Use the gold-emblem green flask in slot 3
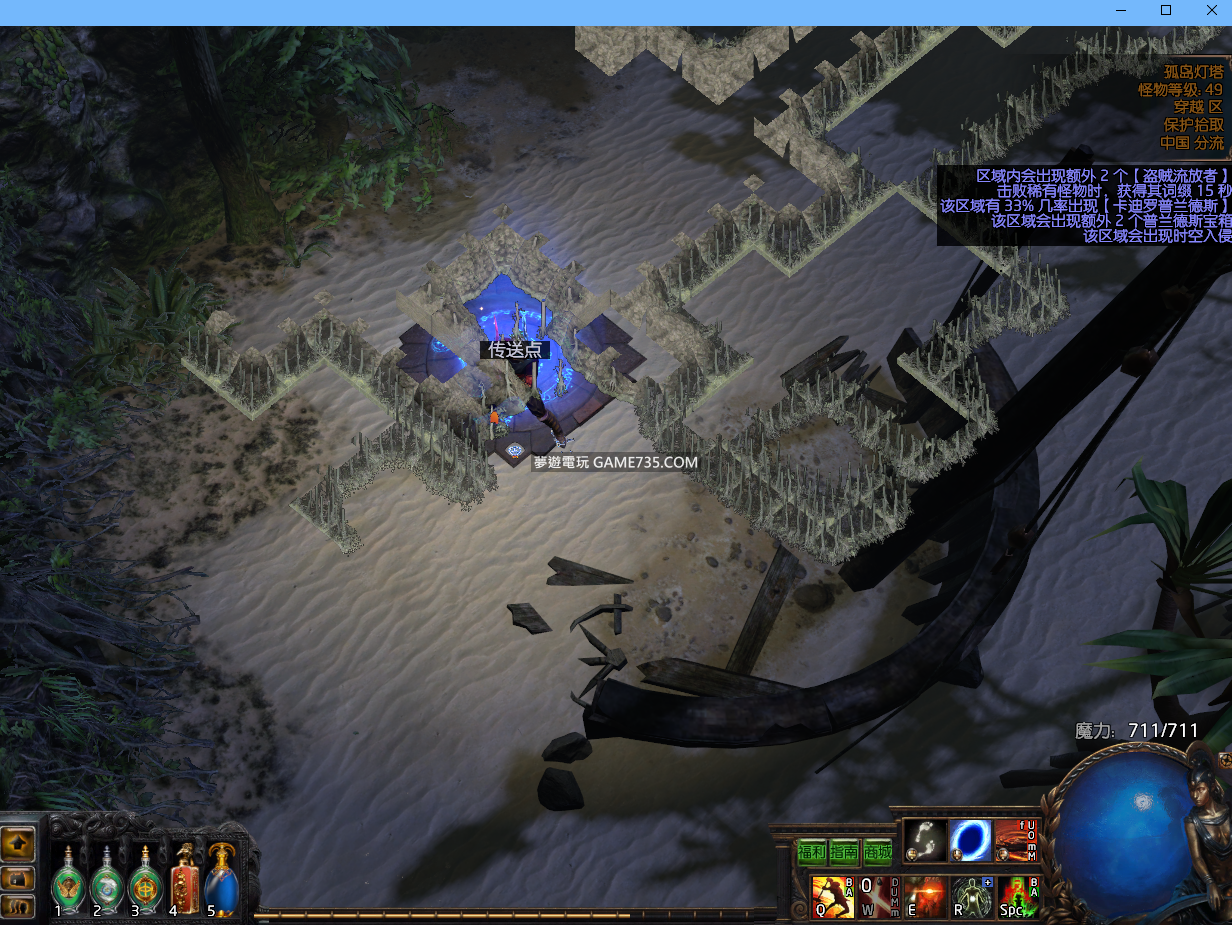 click(145, 881)
